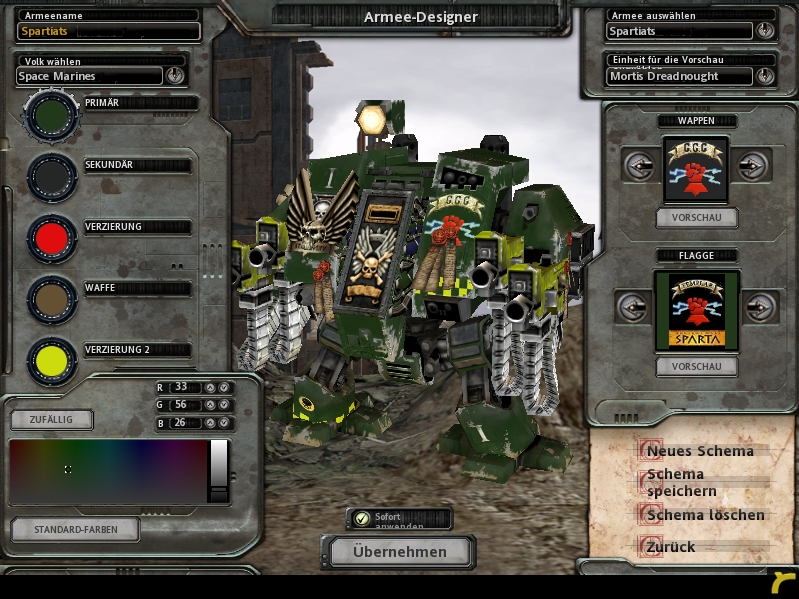Click Vorschau under the Flagge banner
The height and width of the screenshot is (599, 799).
[697, 366]
